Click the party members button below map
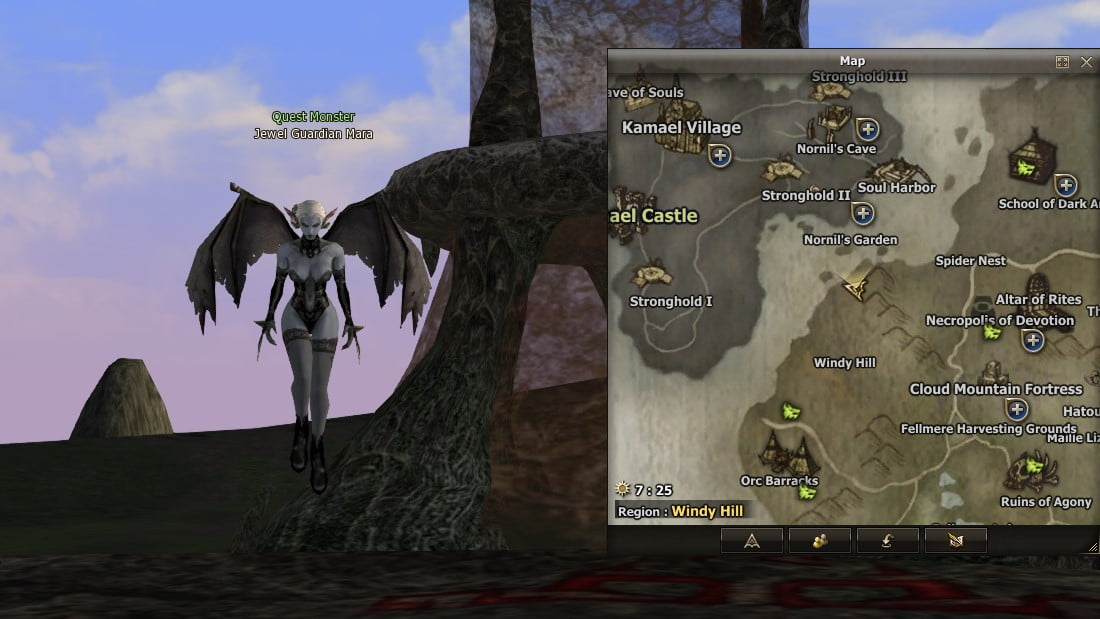Viewport: 1100px width, 619px height. (820, 541)
